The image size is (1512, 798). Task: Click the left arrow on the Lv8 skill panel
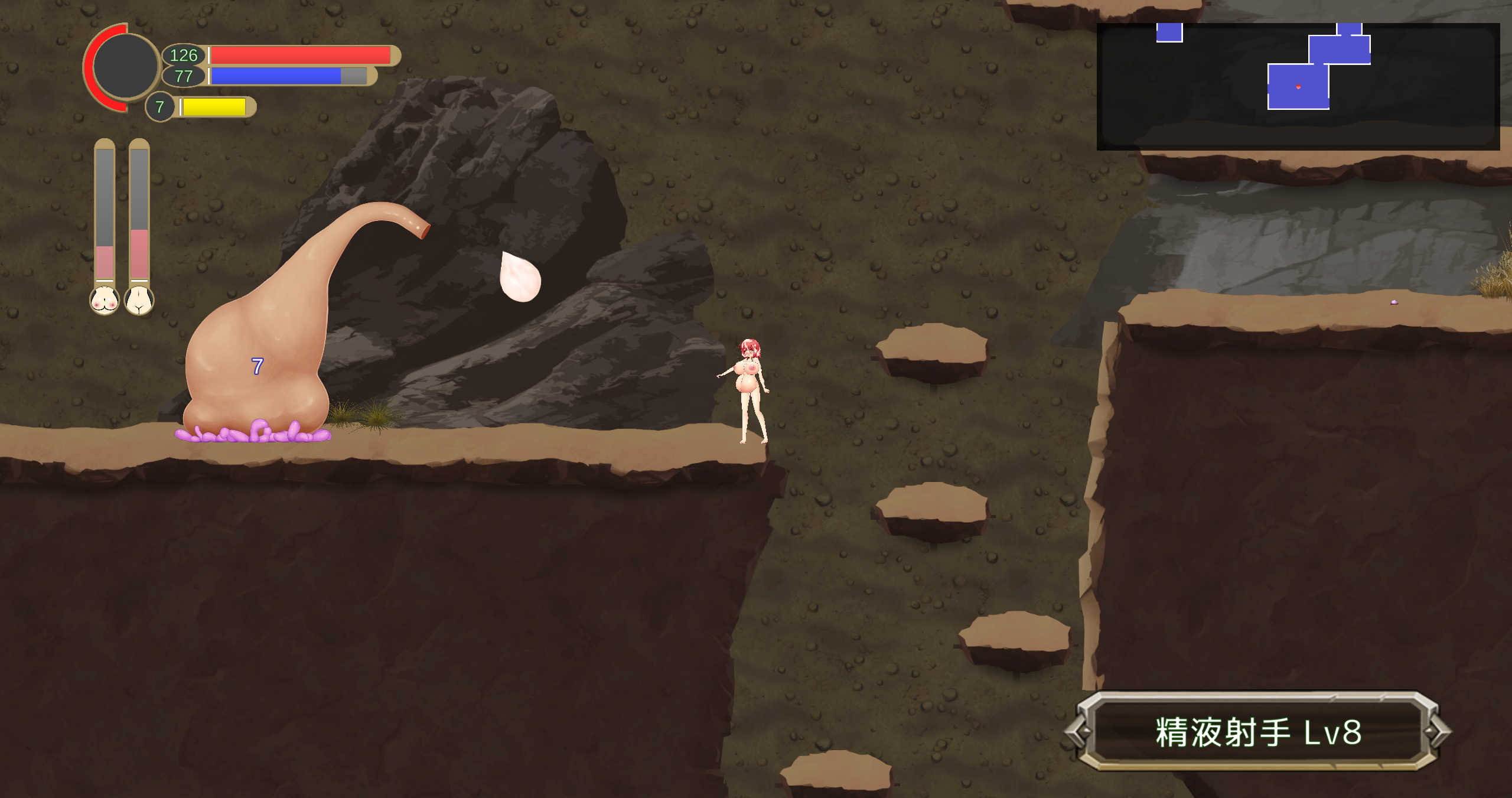pyautogui.click(x=1079, y=732)
